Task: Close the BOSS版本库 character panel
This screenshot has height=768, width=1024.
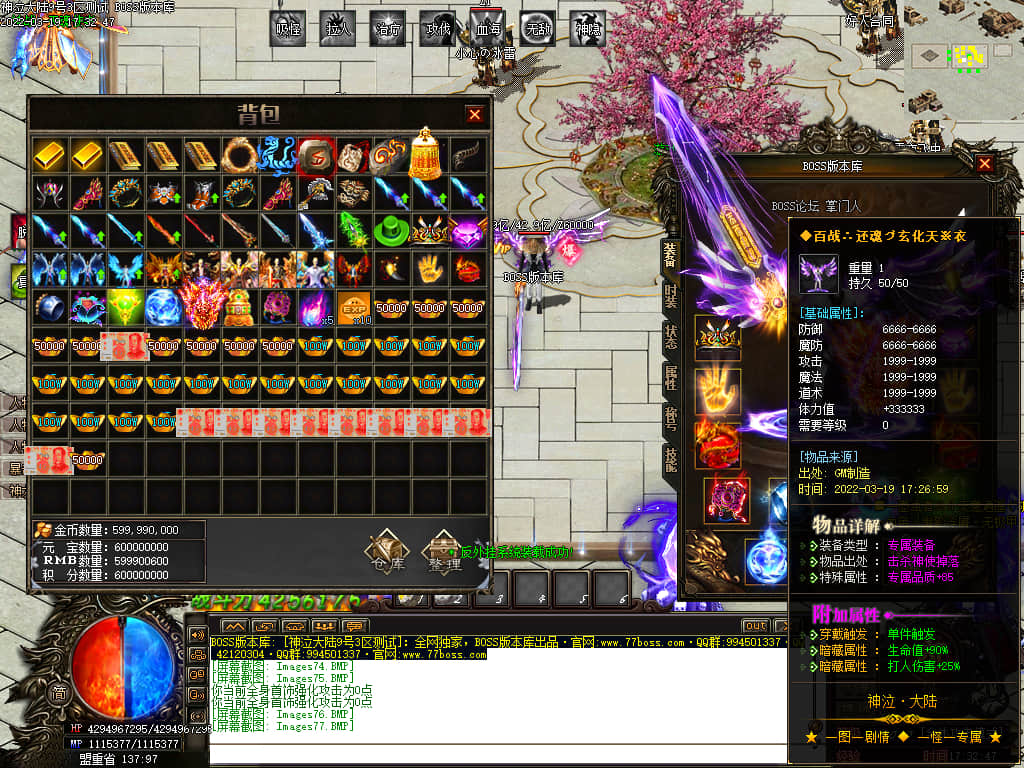Action: tap(985, 163)
